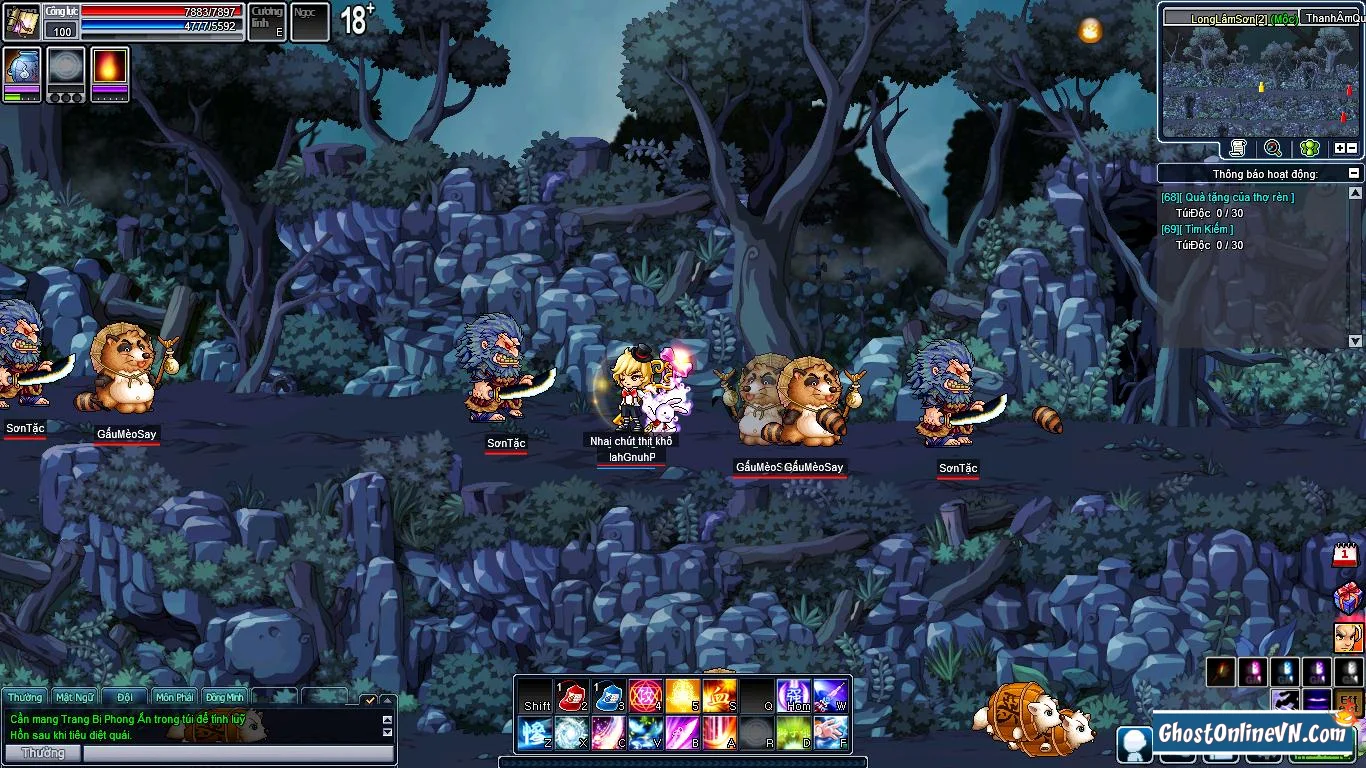Collapse the Thông báo hoạt động panel

(1355, 174)
